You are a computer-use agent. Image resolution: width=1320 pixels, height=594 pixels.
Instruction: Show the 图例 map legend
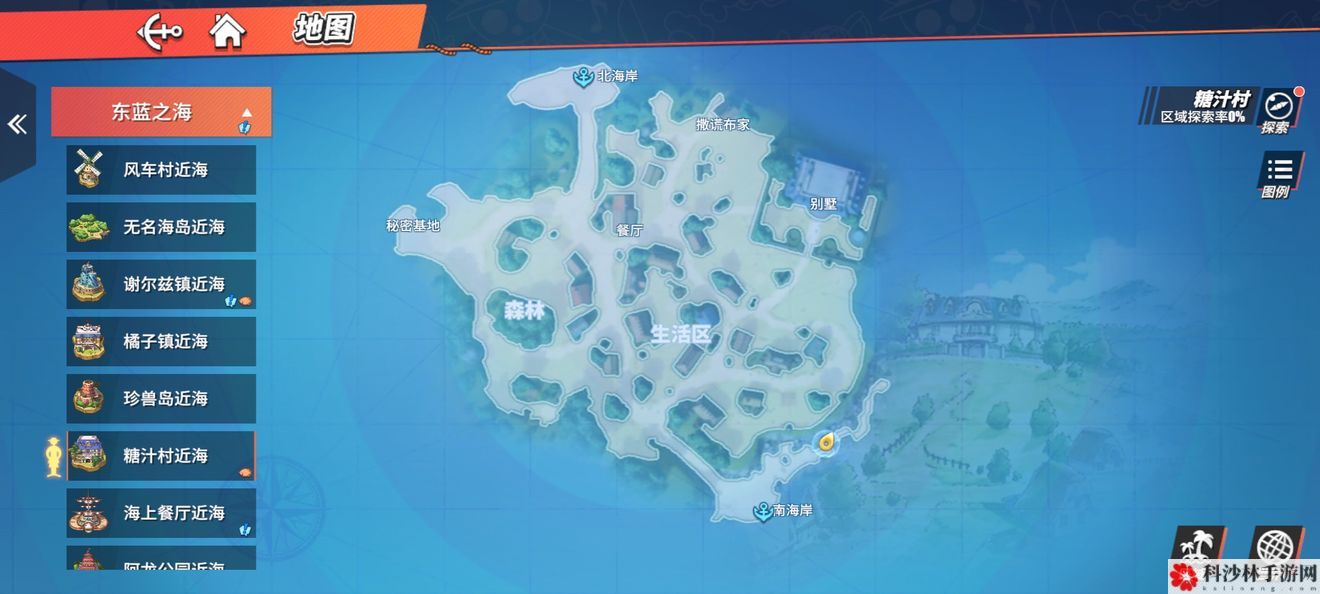point(1277,176)
